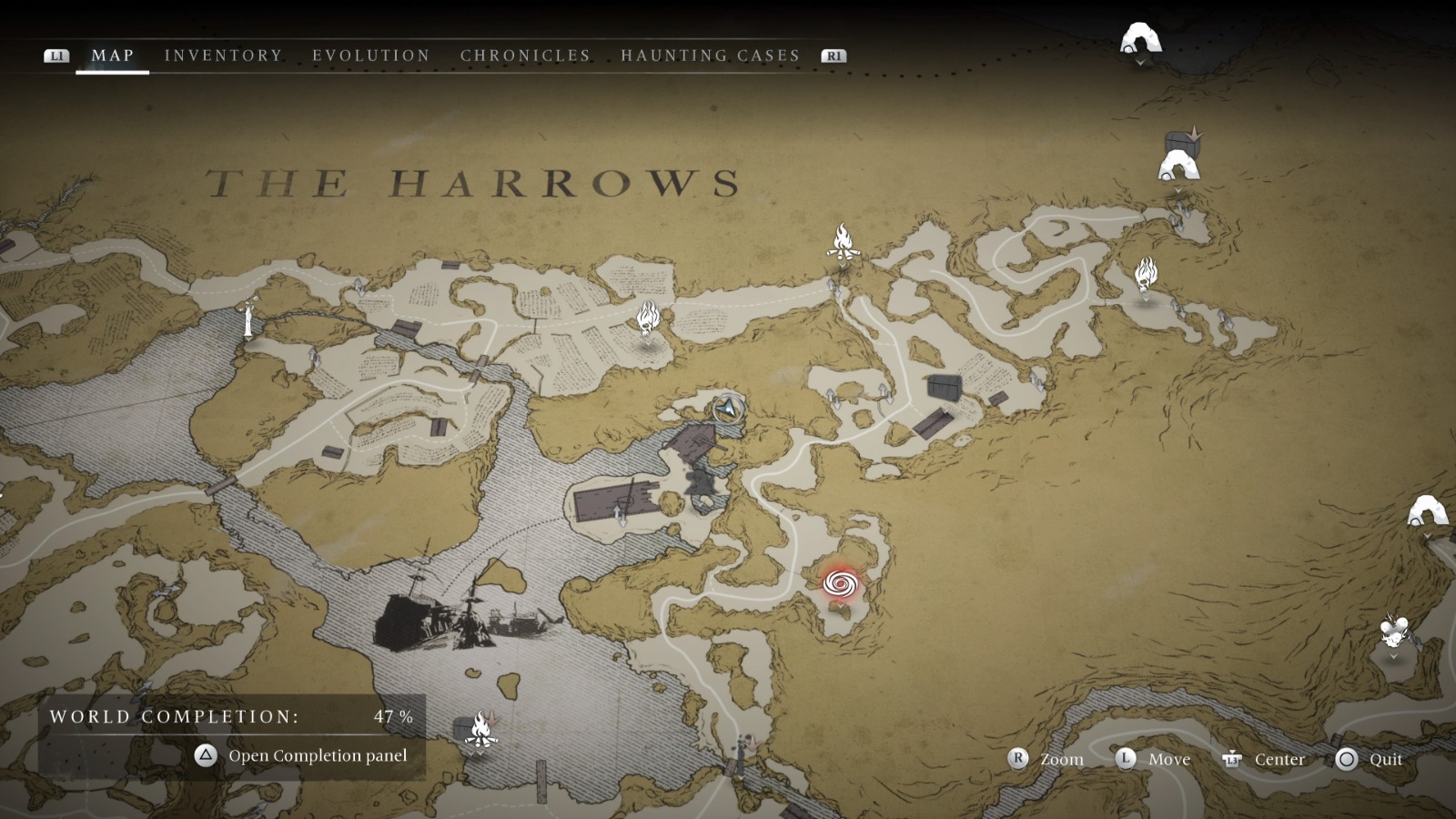
Task: Click the L3 Center control icon
Action: pos(1233,759)
